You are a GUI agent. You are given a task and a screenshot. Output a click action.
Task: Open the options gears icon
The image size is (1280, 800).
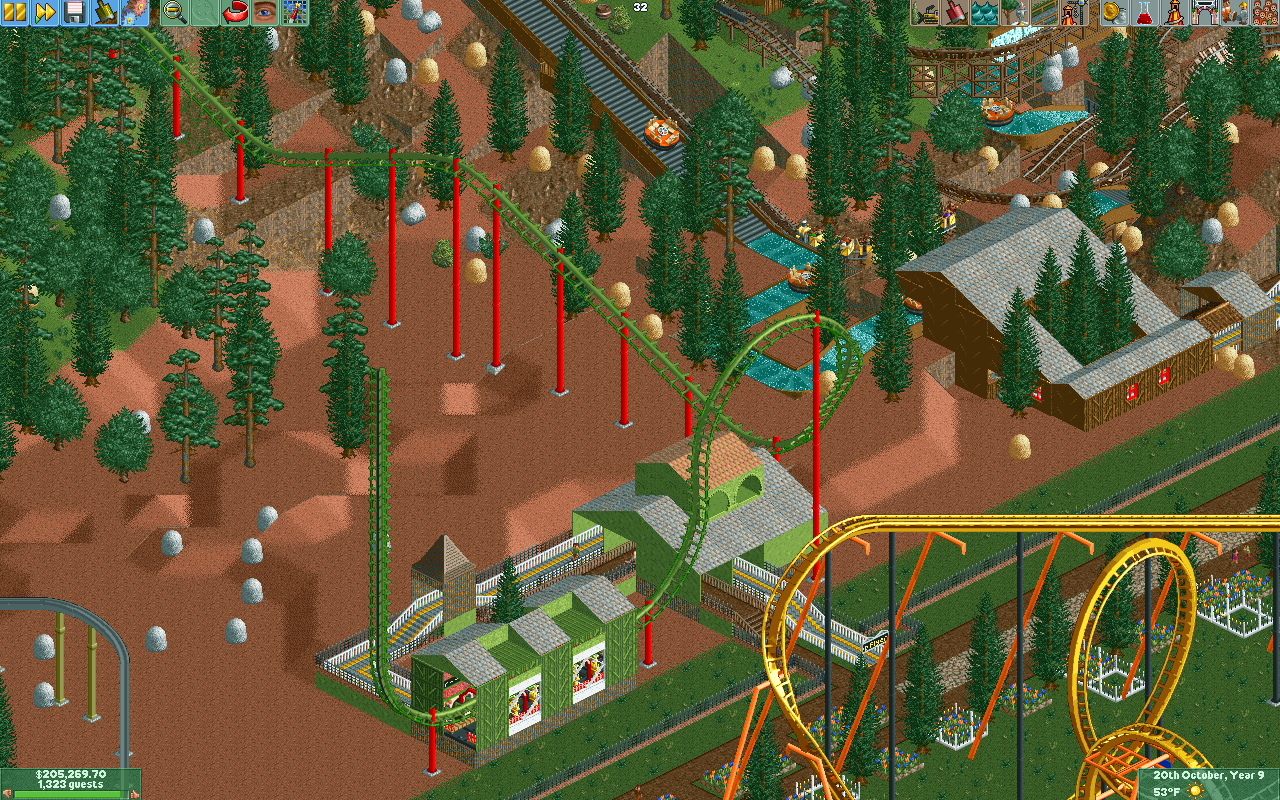tap(134, 13)
